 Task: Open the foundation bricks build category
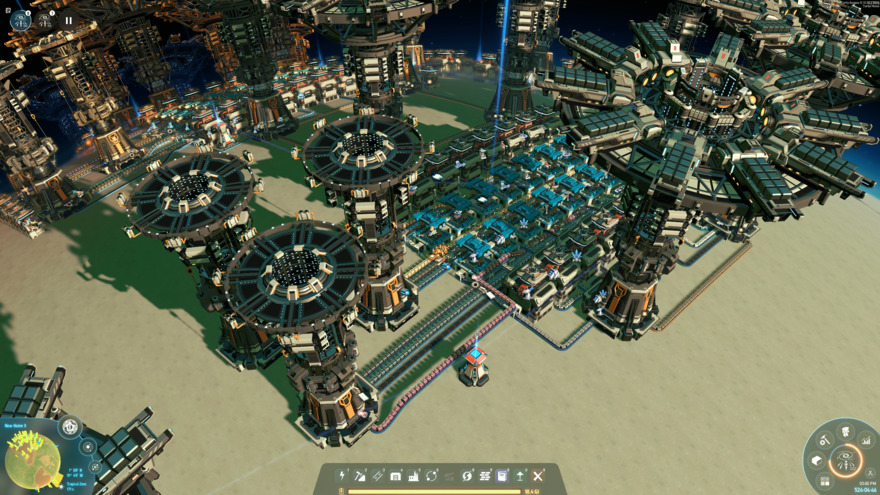485,476
